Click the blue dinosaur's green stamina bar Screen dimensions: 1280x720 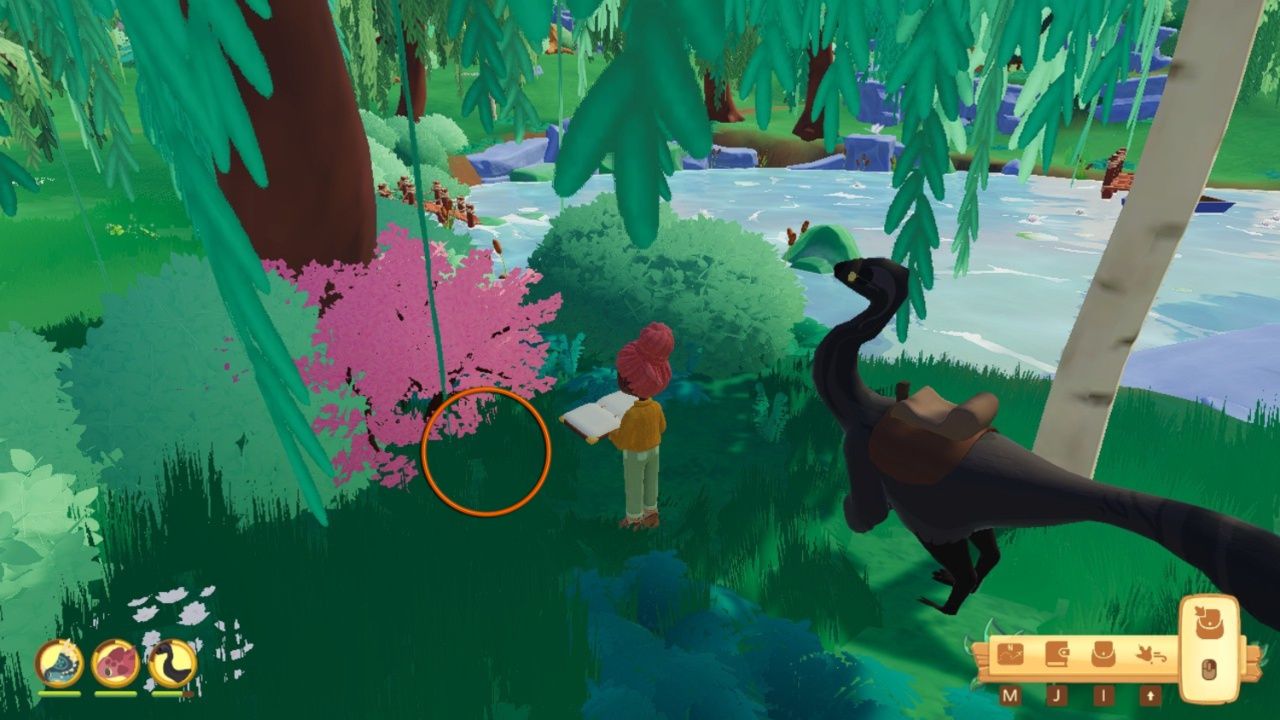(x=60, y=693)
